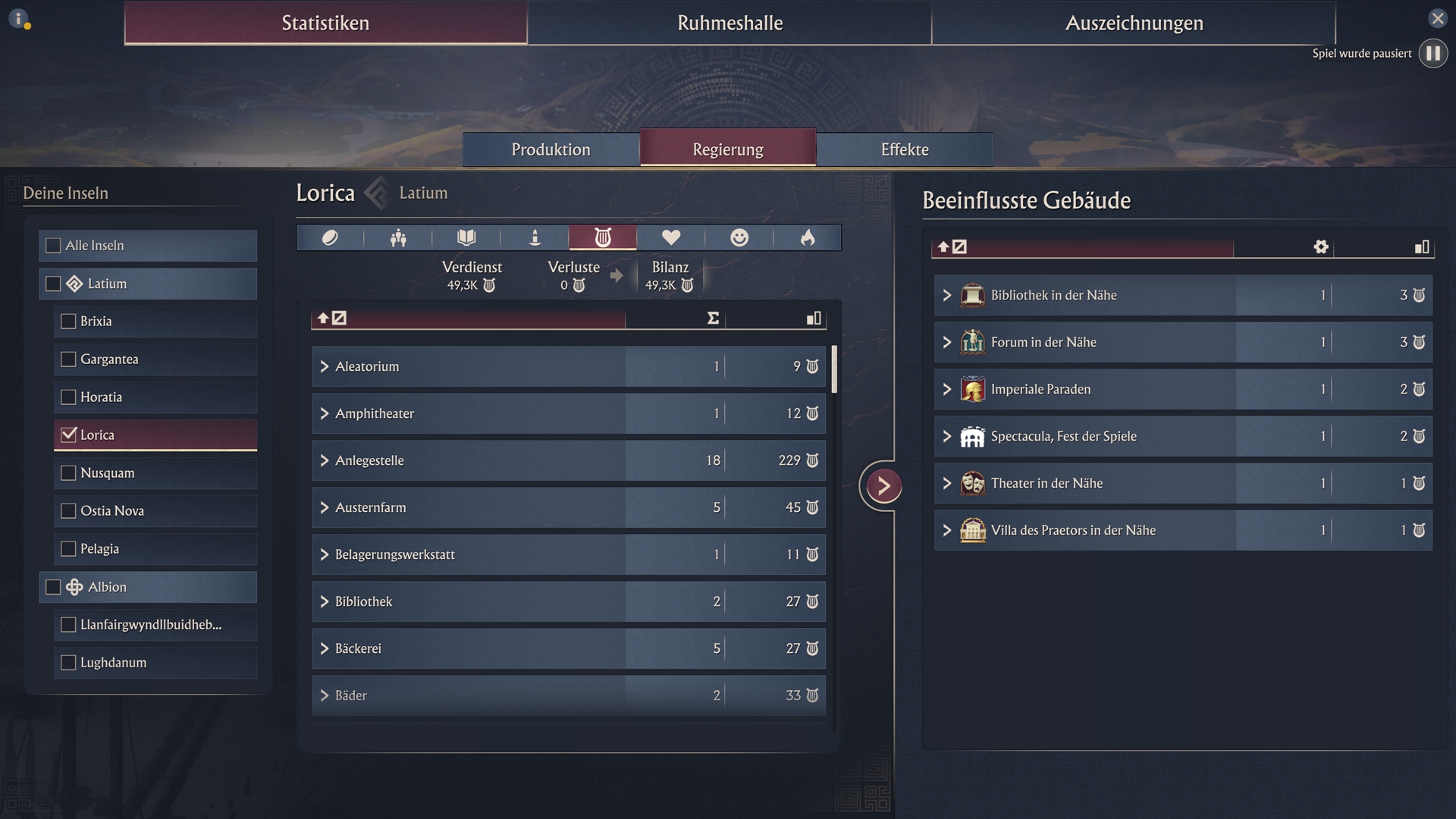This screenshot has height=819, width=1456.
Task: Show the Effekte sub-tab
Action: coord(905,149)
